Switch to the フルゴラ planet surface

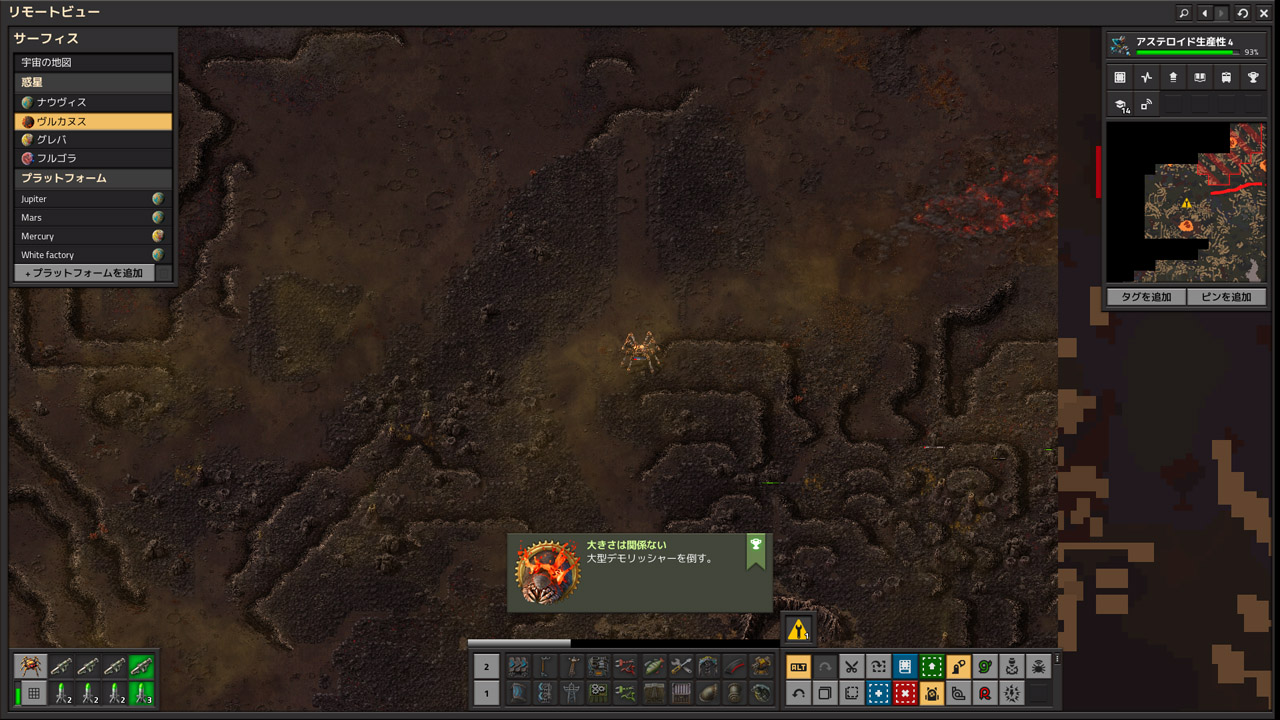(93, 158)
